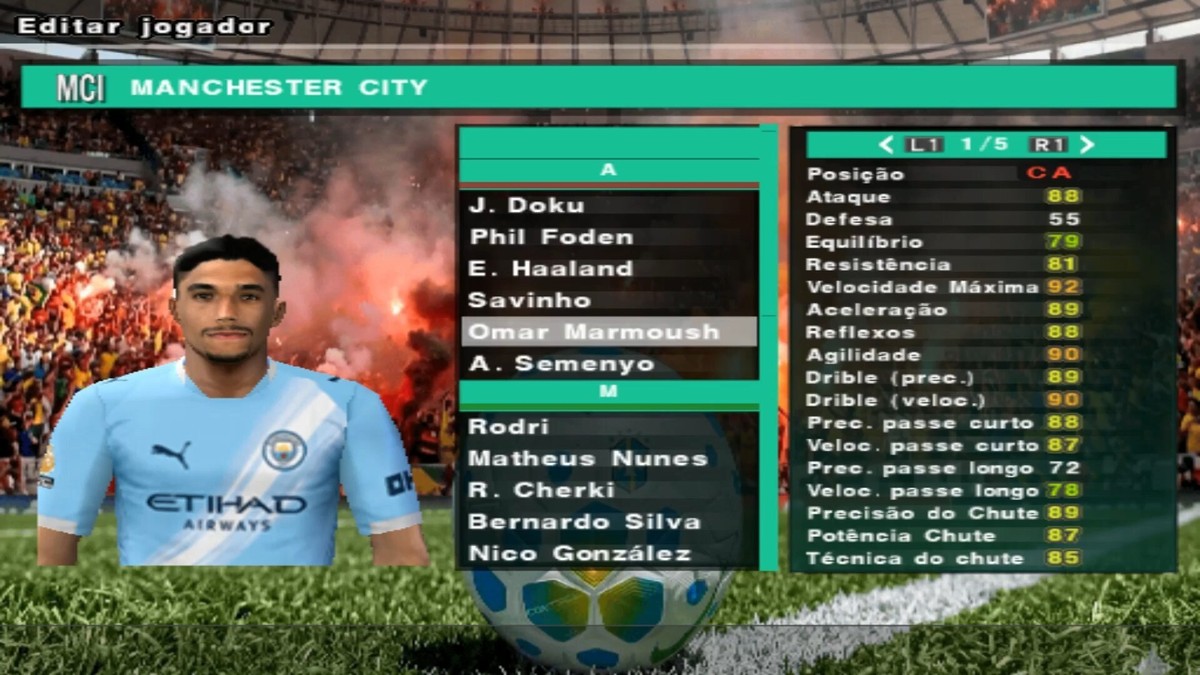Viewport: 1200px width, 675px height.
Task: Go to the next stats page arrow
Action: (1087, 145)
